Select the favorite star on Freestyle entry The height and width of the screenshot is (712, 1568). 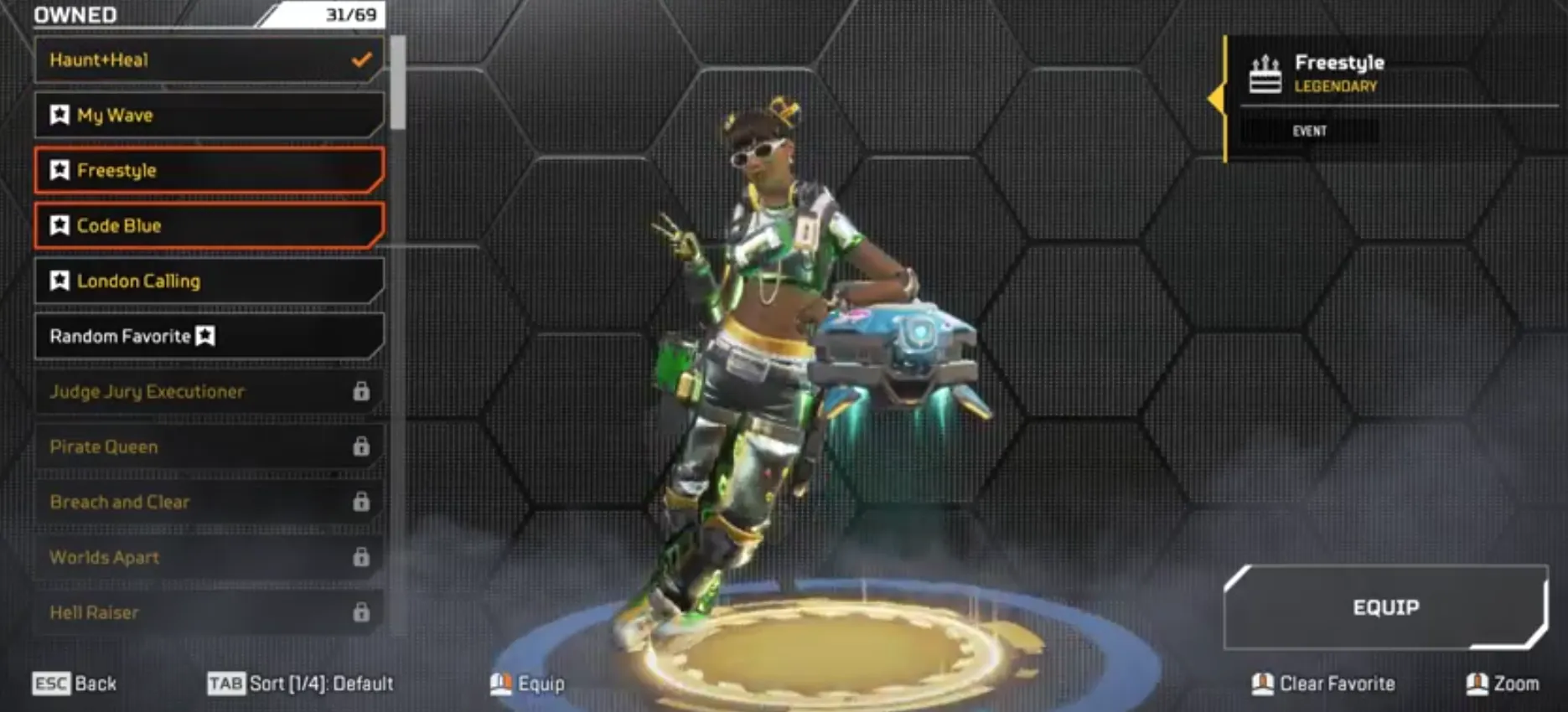59,170
